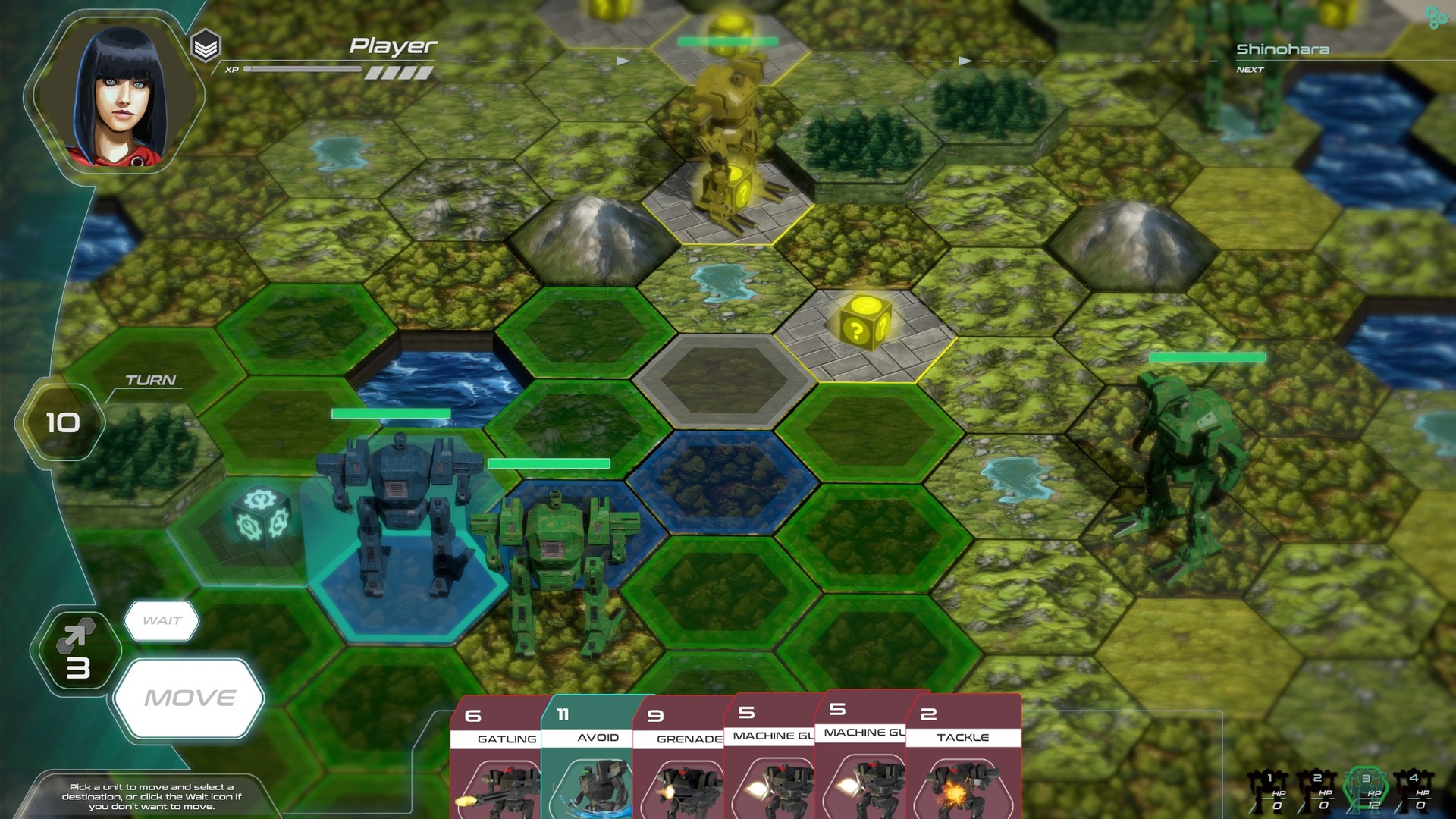Image resolution: width=1456 pixels, height=819 pixels.
Task: Click the XP progress bar
Action: pos(303,70)
